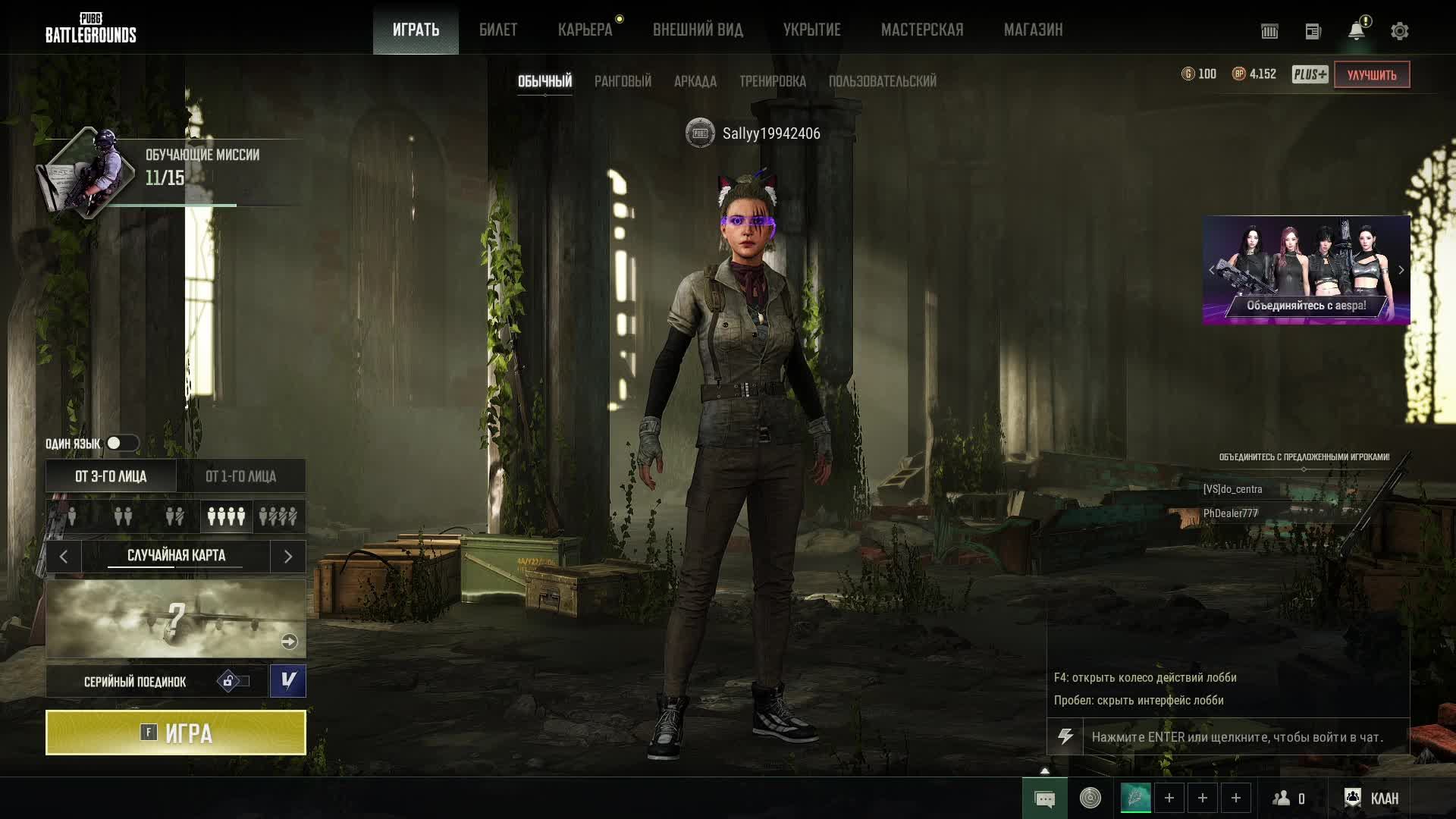
Task: Select the solo one-player squad option
Action: [72, 516]
